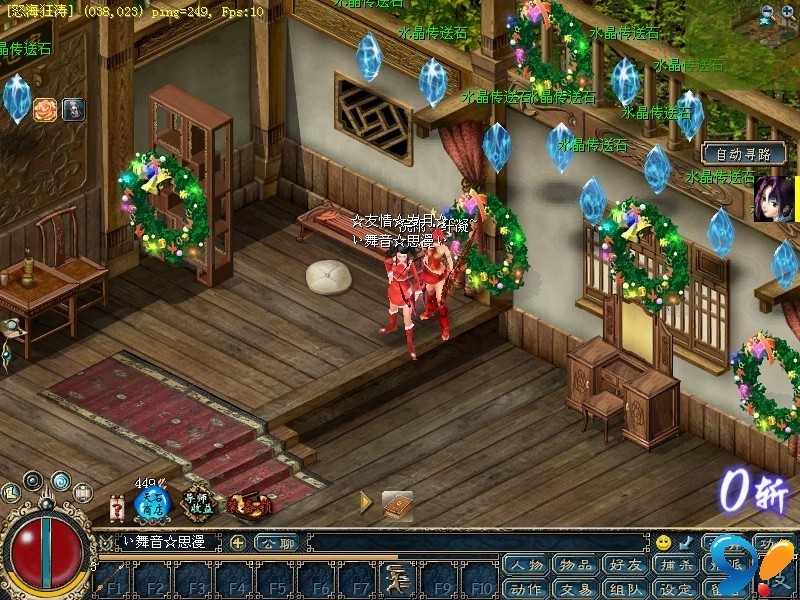
Task: Click the orange rose buff icon
Action: pyautogui.click(x=45, y=110)
